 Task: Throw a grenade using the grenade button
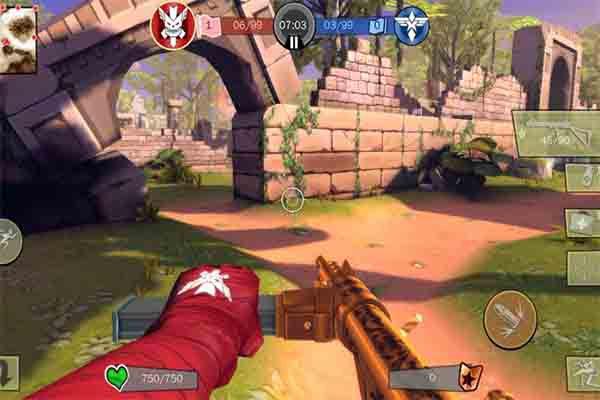coord(583,177)
